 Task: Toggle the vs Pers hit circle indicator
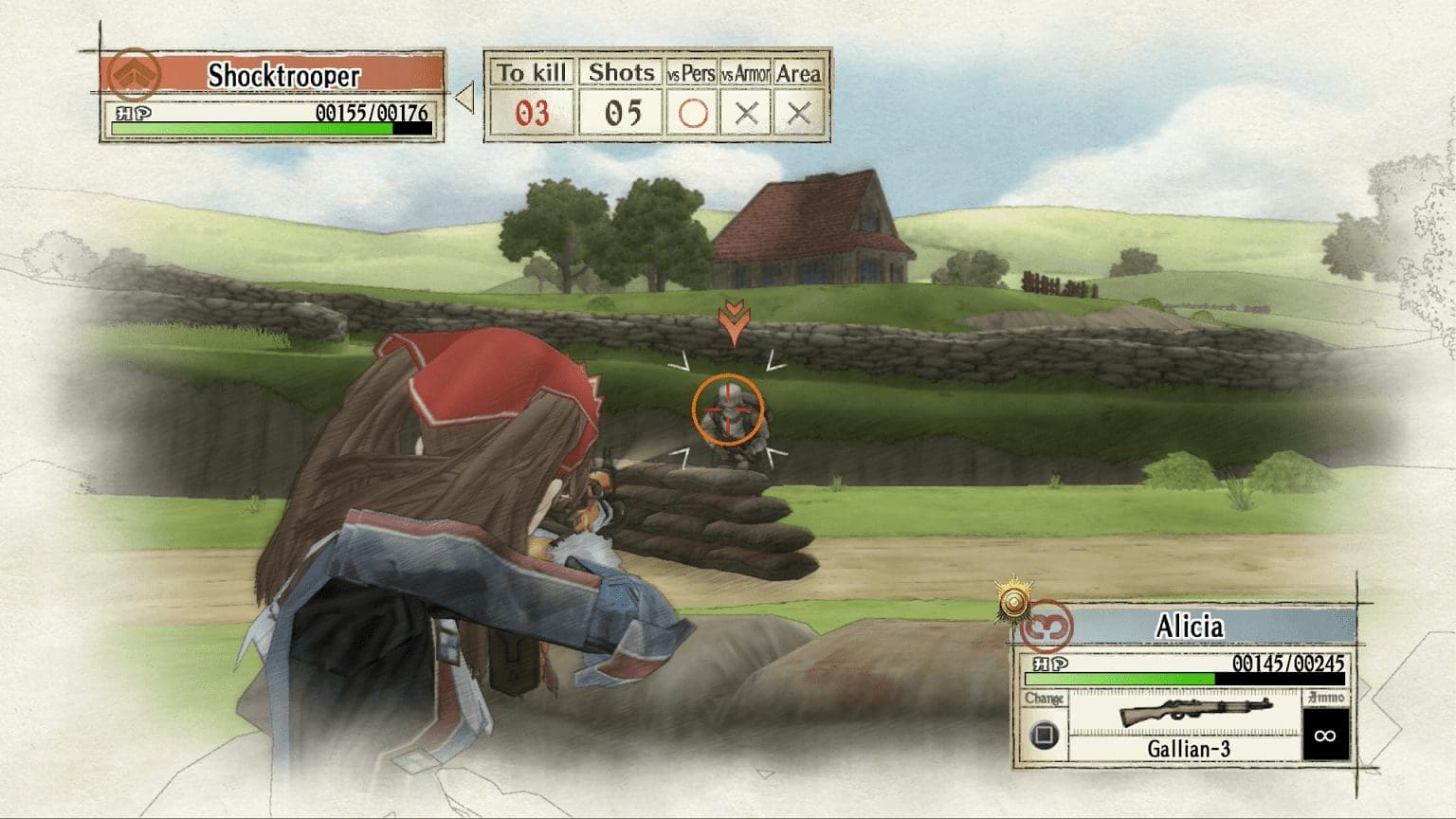coord(695,111)
